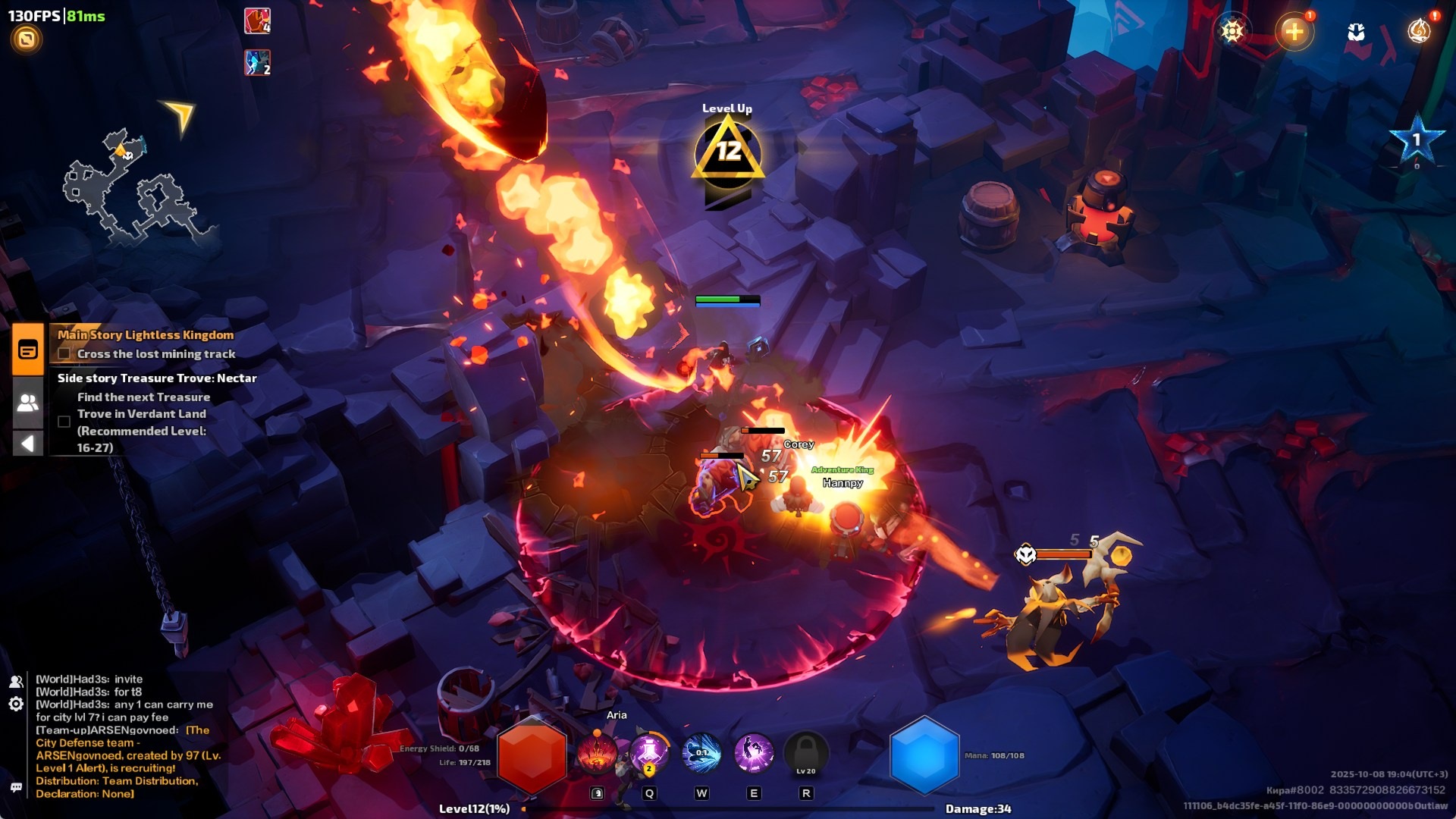1456x819 pixels.
Task: Open the gear-shaped settings icon
Action: [x=1232, y=31]
